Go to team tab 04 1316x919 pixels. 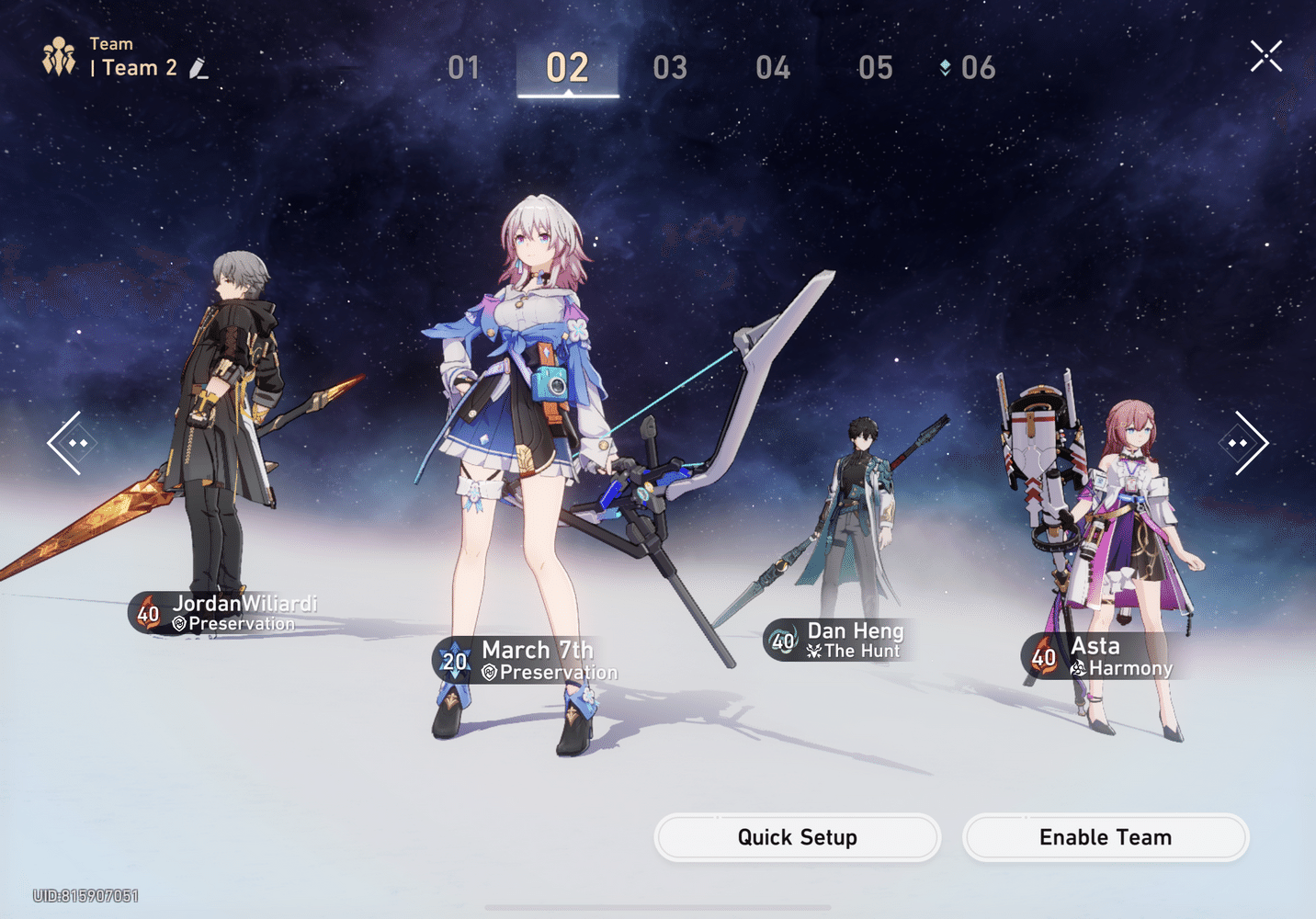click(773, 68)
